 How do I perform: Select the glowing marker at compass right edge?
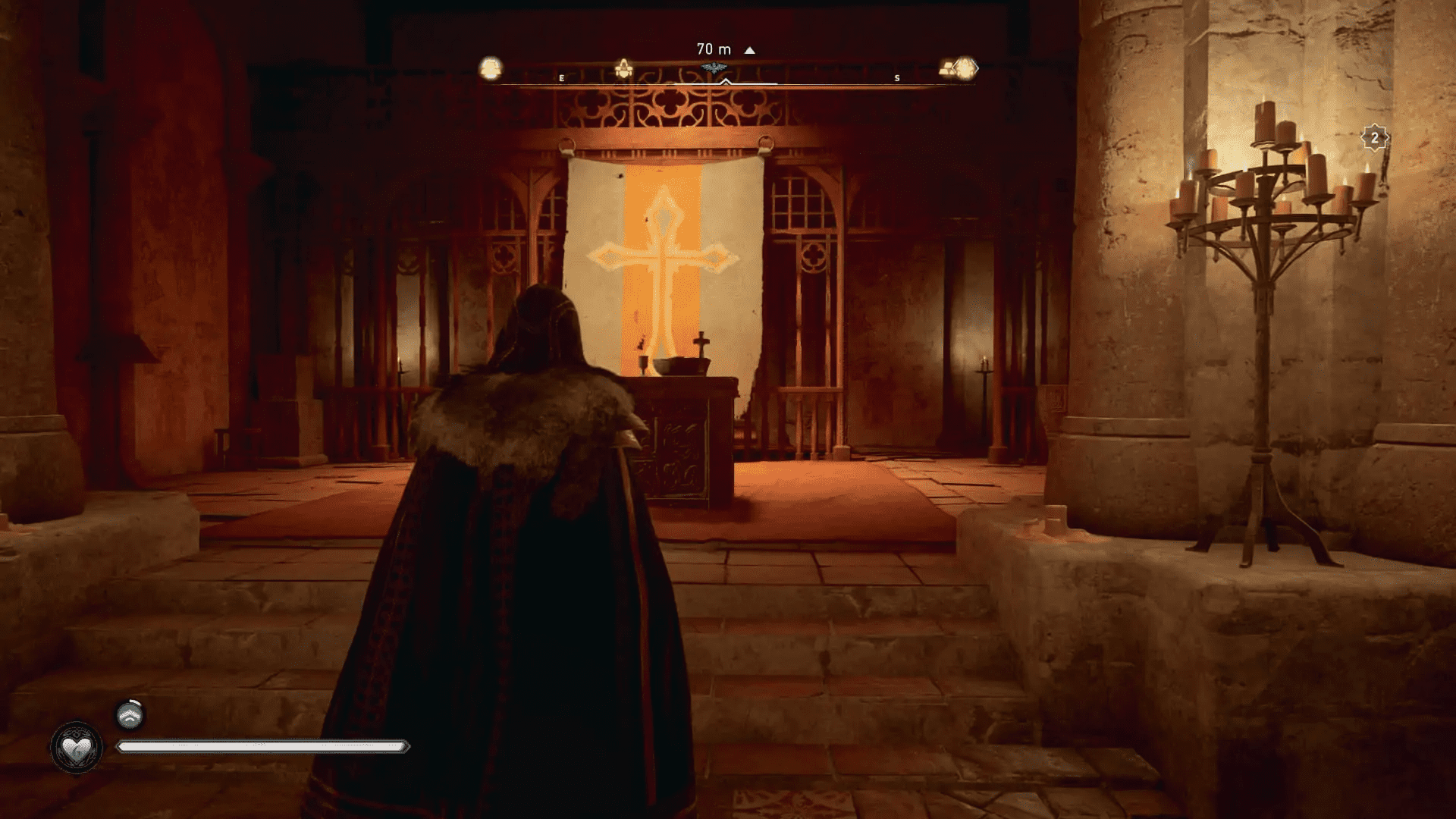(964, 67)
